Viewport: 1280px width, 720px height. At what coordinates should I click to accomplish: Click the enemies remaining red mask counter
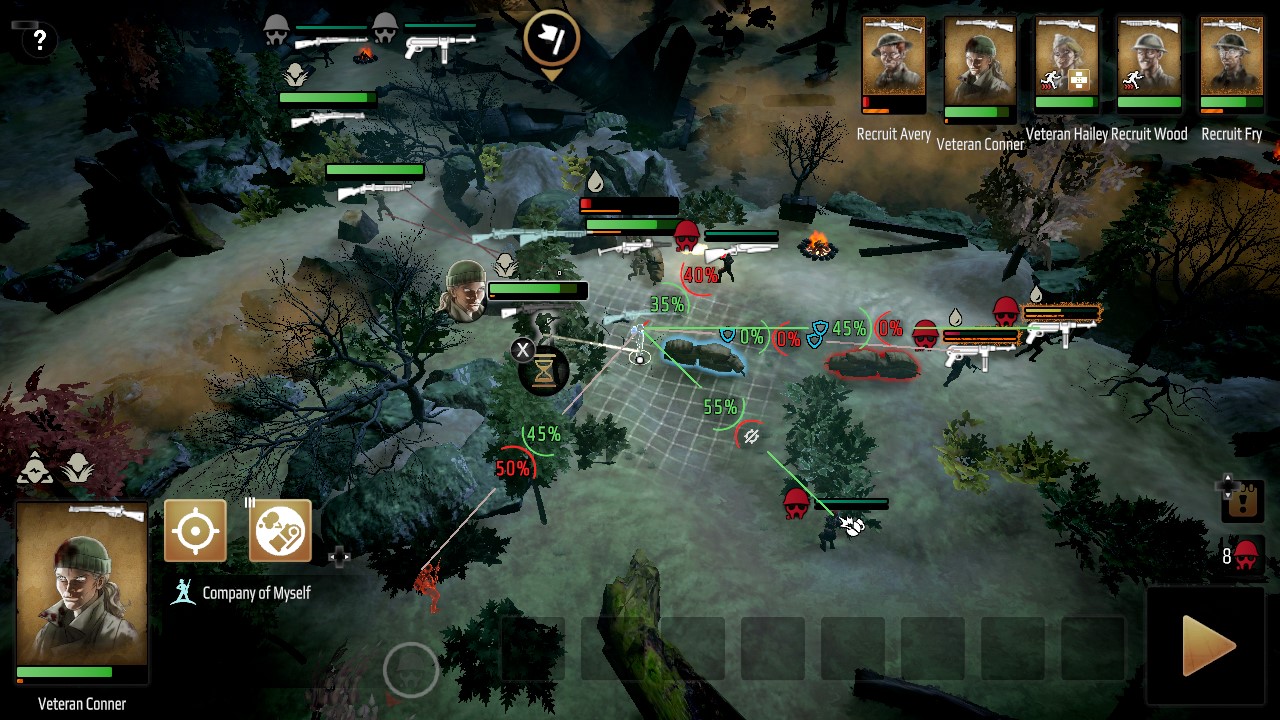coord(1245,556)
